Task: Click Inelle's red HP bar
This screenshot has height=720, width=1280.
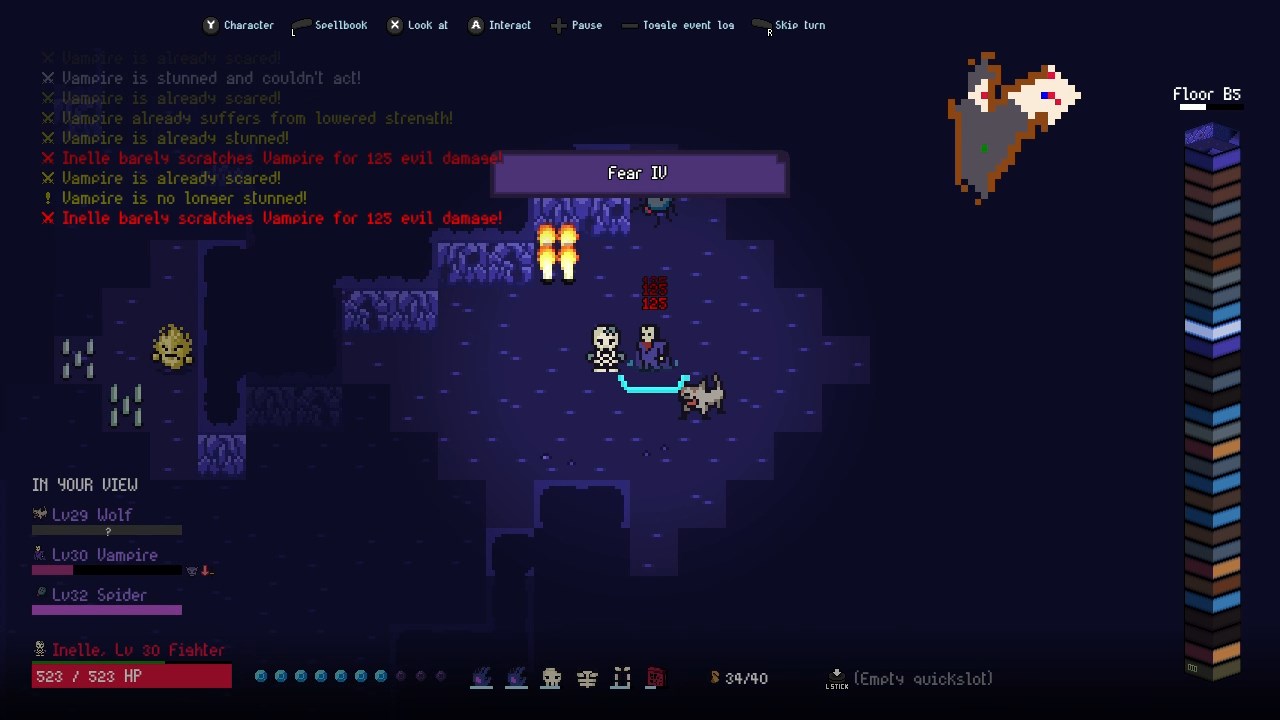Action: pyautogui.click(x=130, y=675)
